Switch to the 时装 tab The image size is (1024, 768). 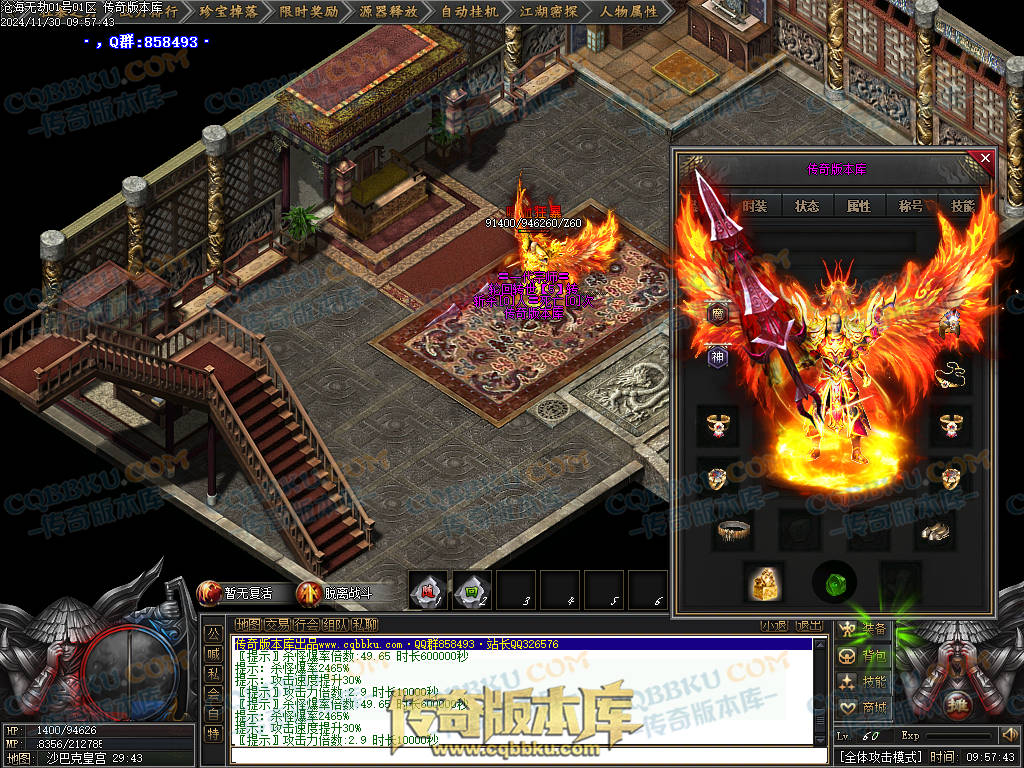click(x=755, y=206)
